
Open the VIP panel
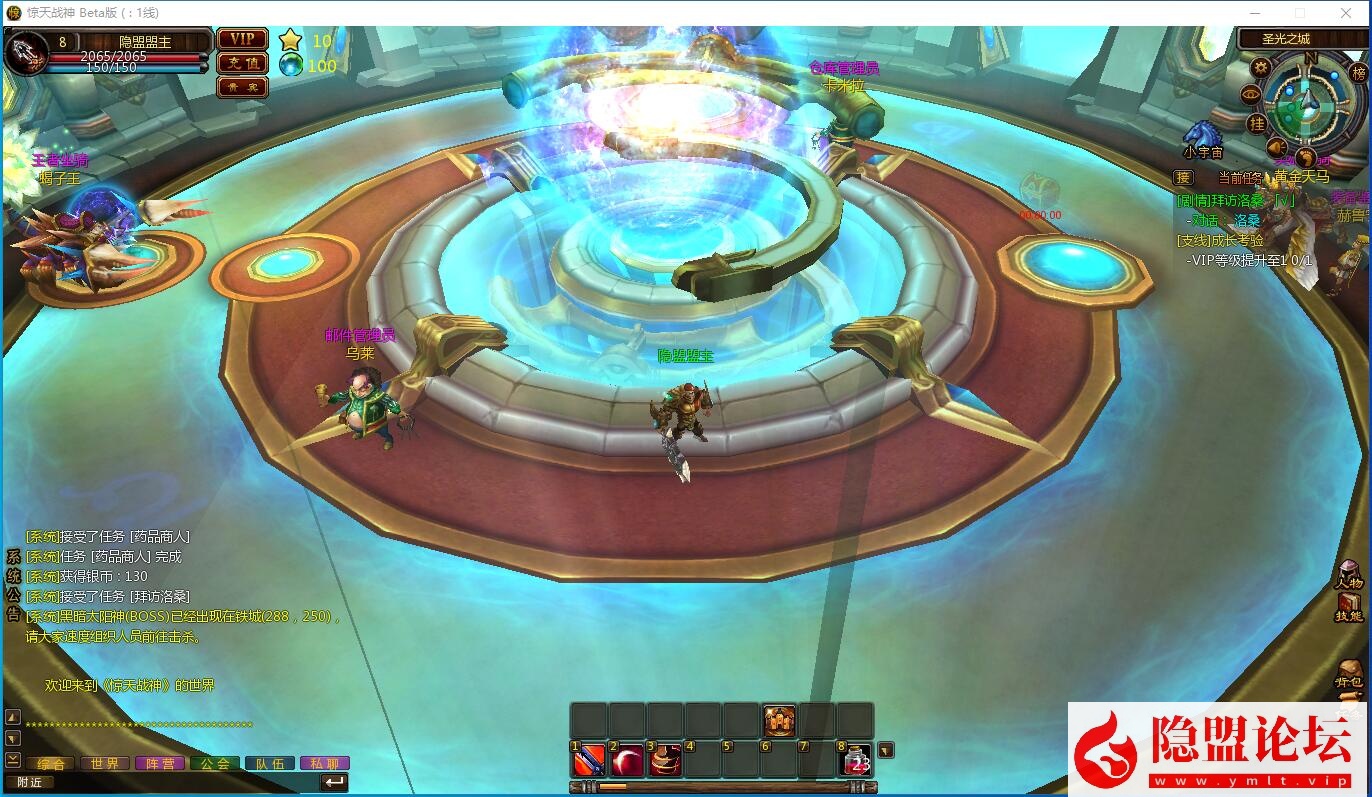pyautogui.click(x=242, y=39)
